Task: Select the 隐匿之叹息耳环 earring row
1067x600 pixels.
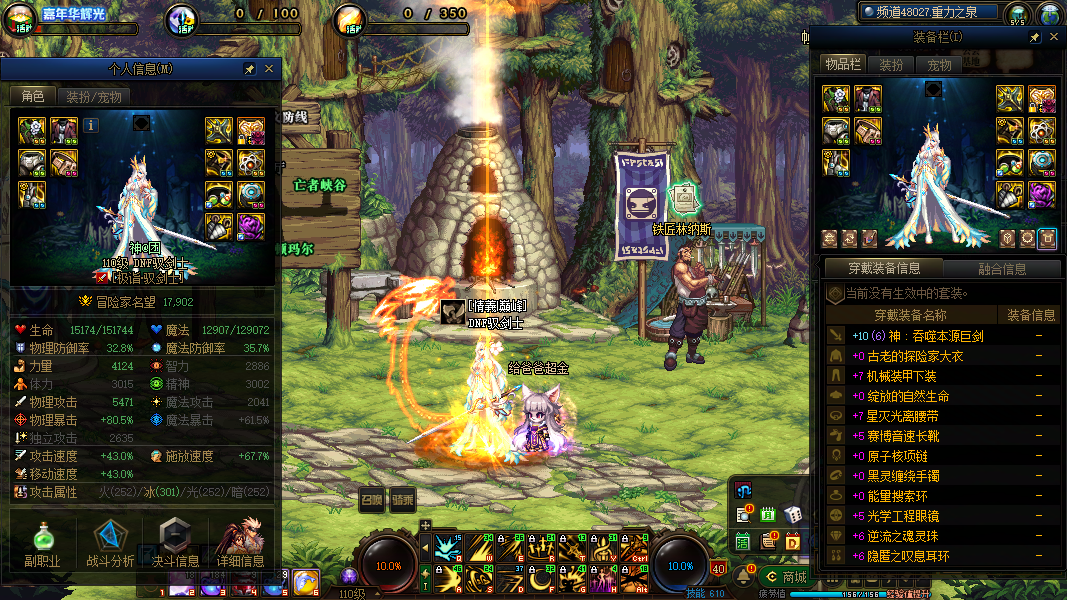Action: (908, 556)
